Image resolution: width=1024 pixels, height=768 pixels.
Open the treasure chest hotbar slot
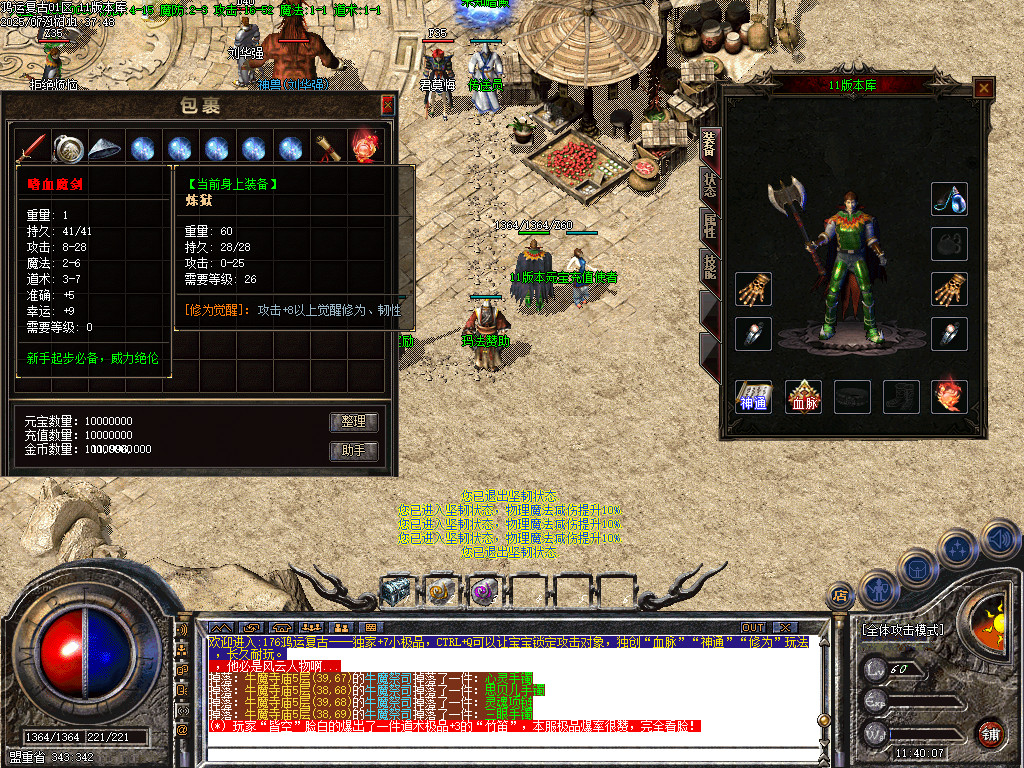pyautogui.click(x=395, y=591)
